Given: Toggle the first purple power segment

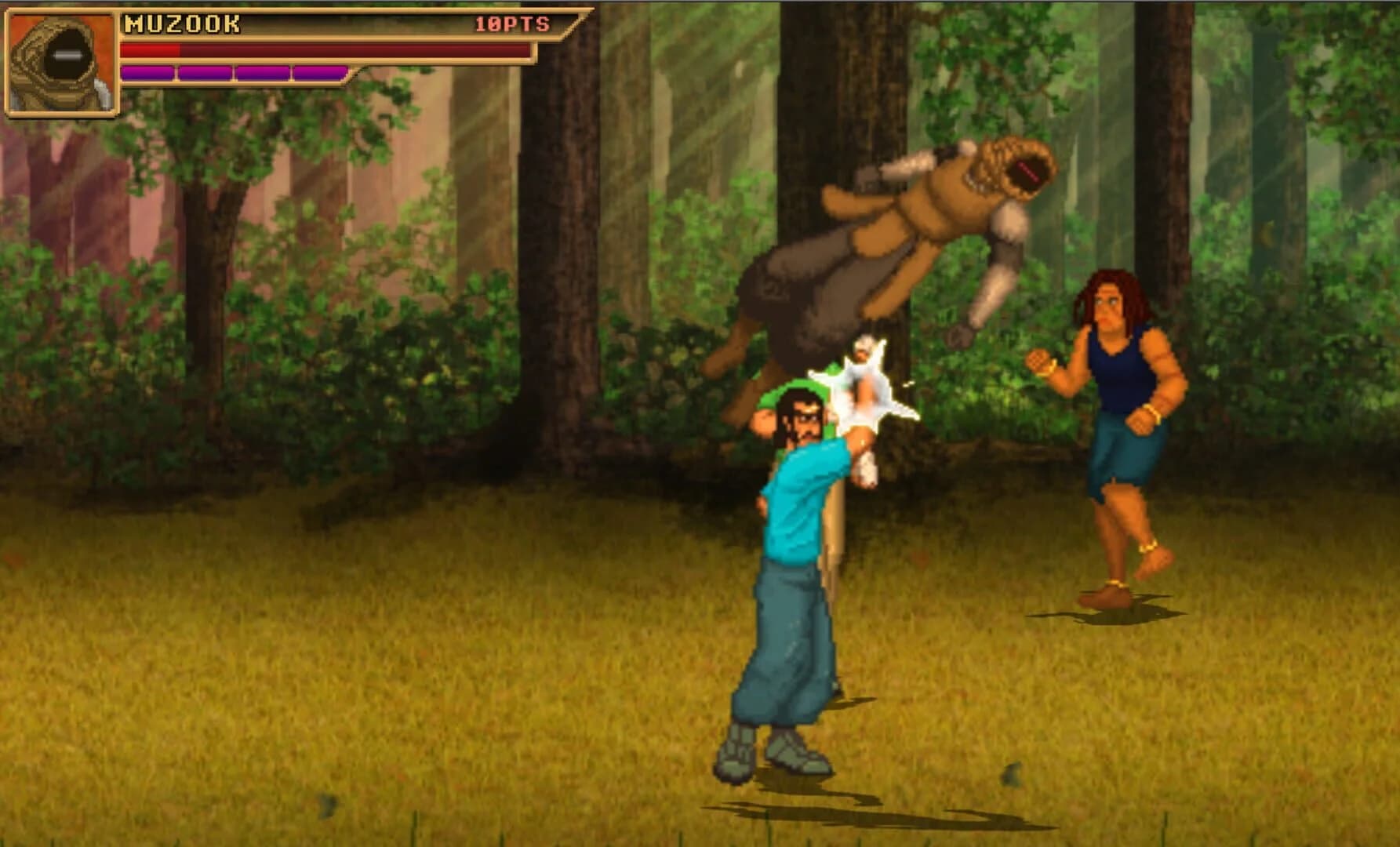Looking at the screenshot, I should click(x=146, y=73).
